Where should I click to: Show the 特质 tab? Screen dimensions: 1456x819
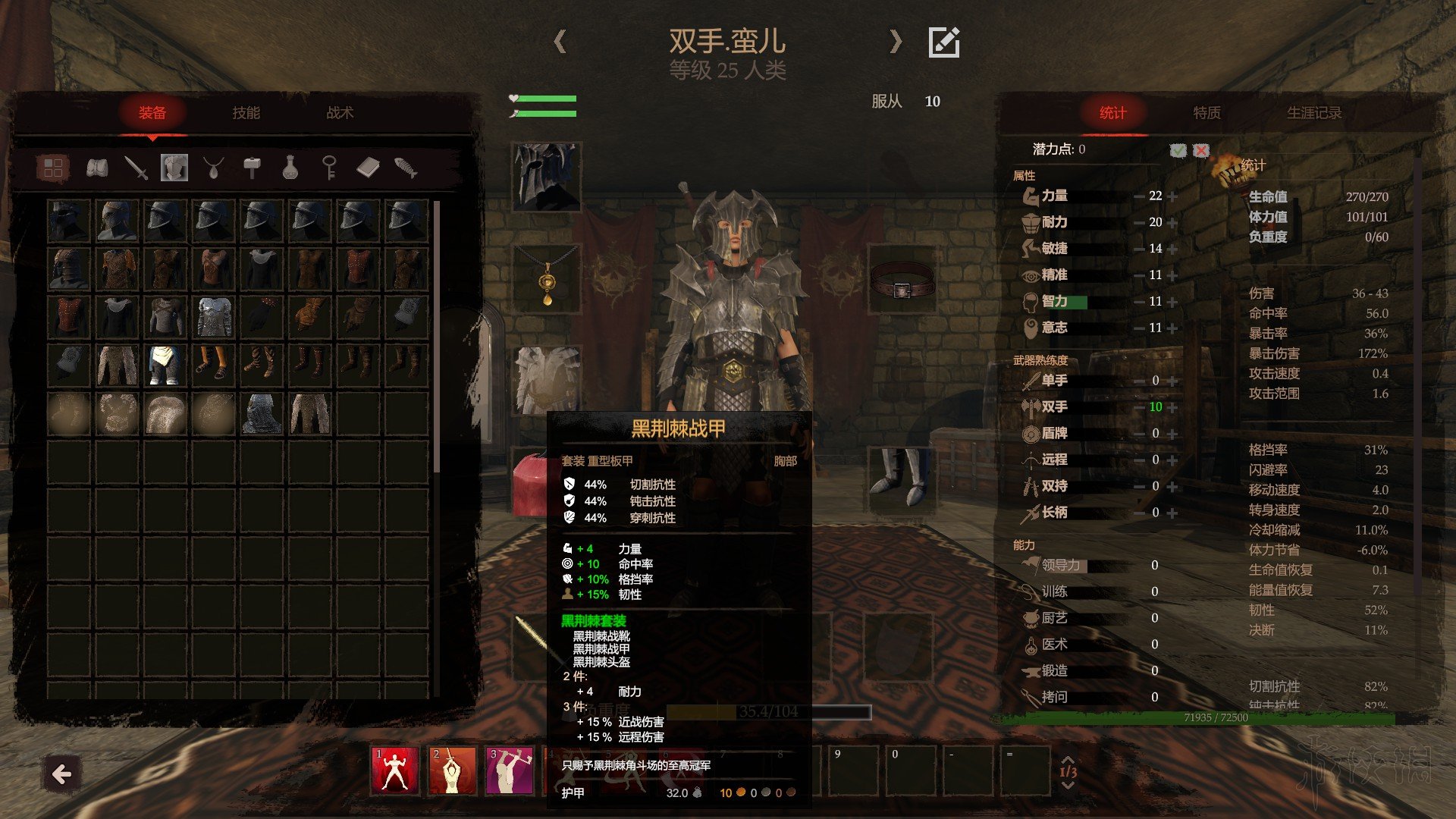point(1207,113)
